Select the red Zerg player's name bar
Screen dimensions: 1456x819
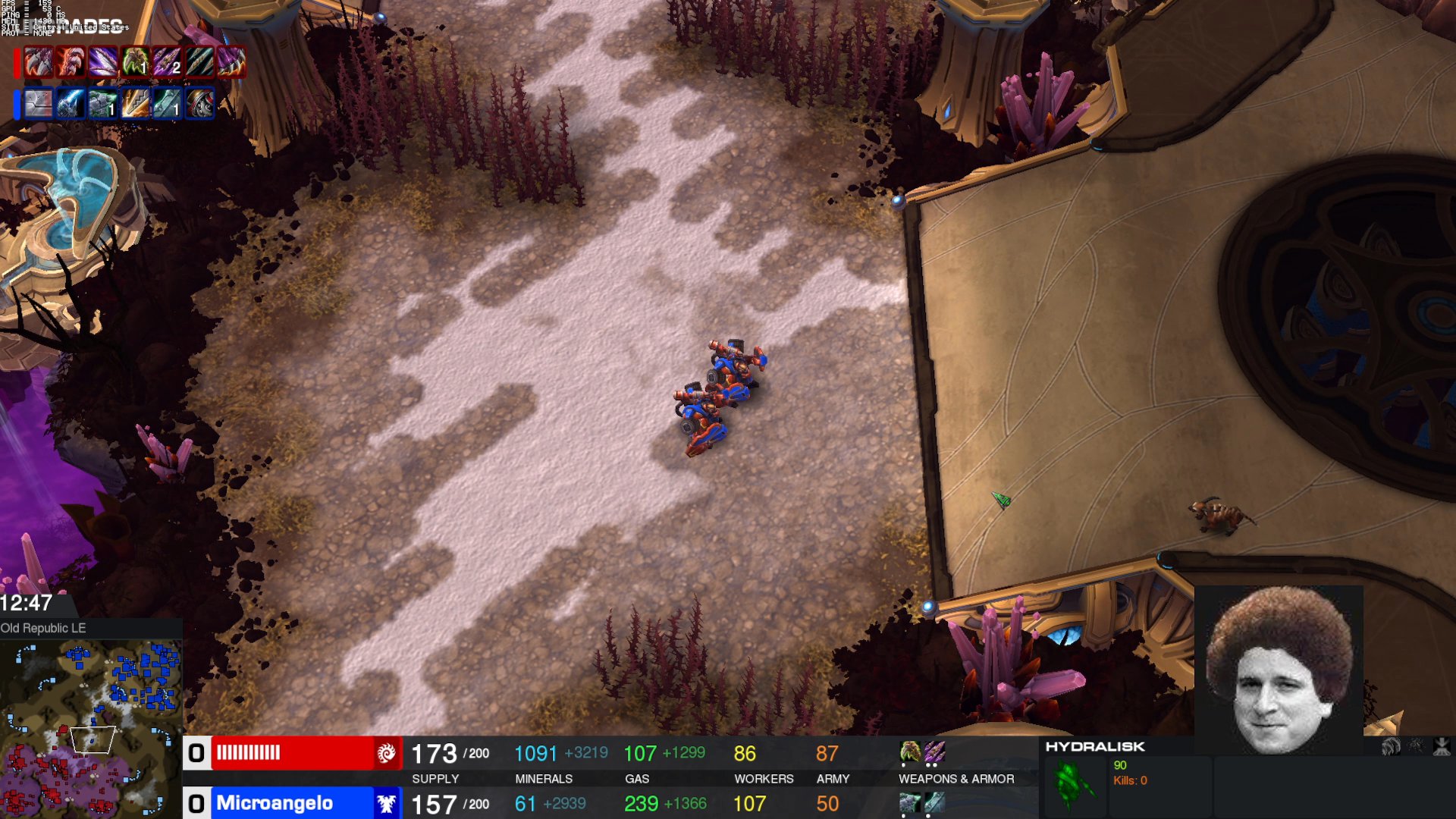[292, 753]
